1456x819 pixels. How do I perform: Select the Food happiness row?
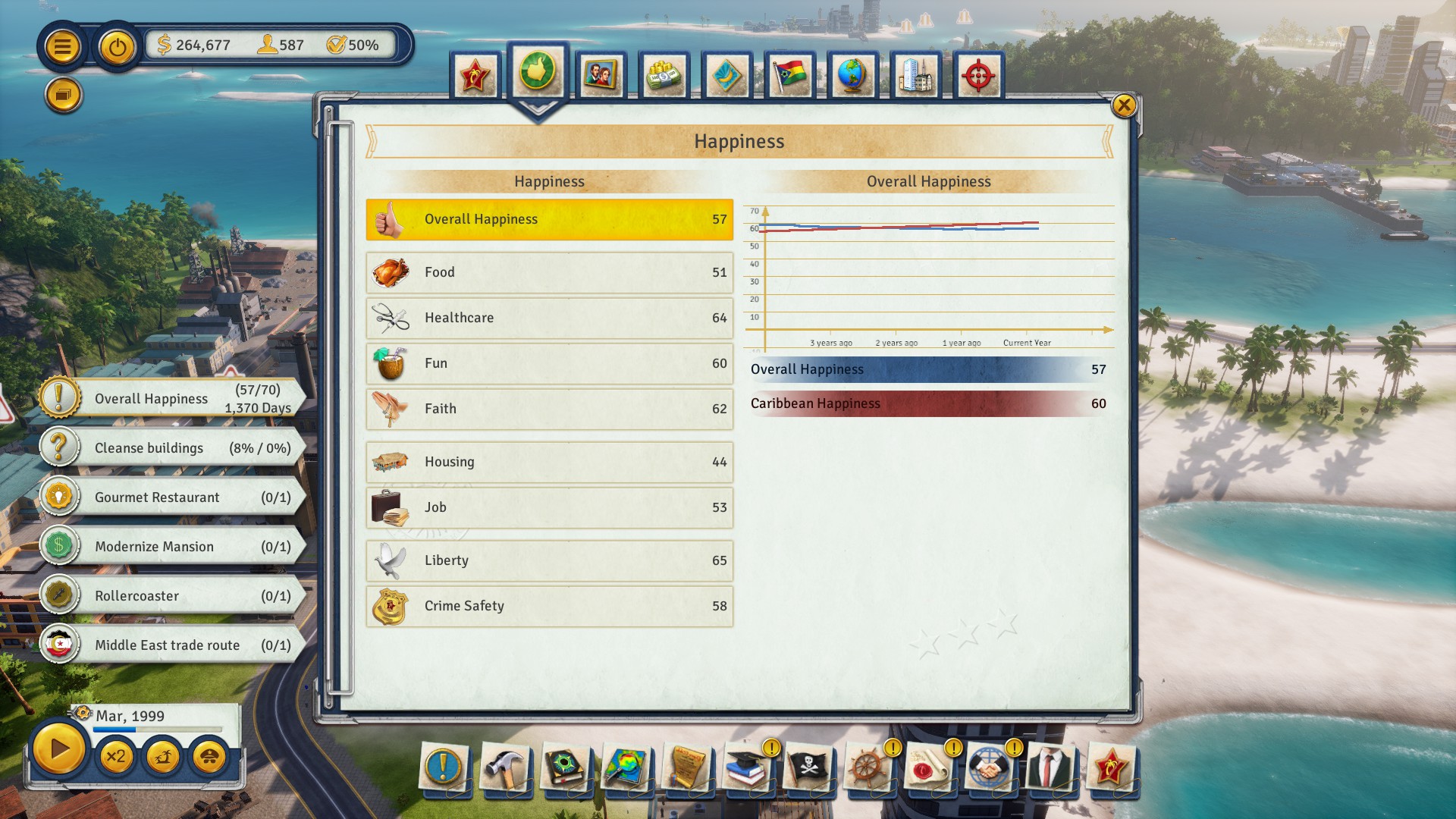(549, 272)
